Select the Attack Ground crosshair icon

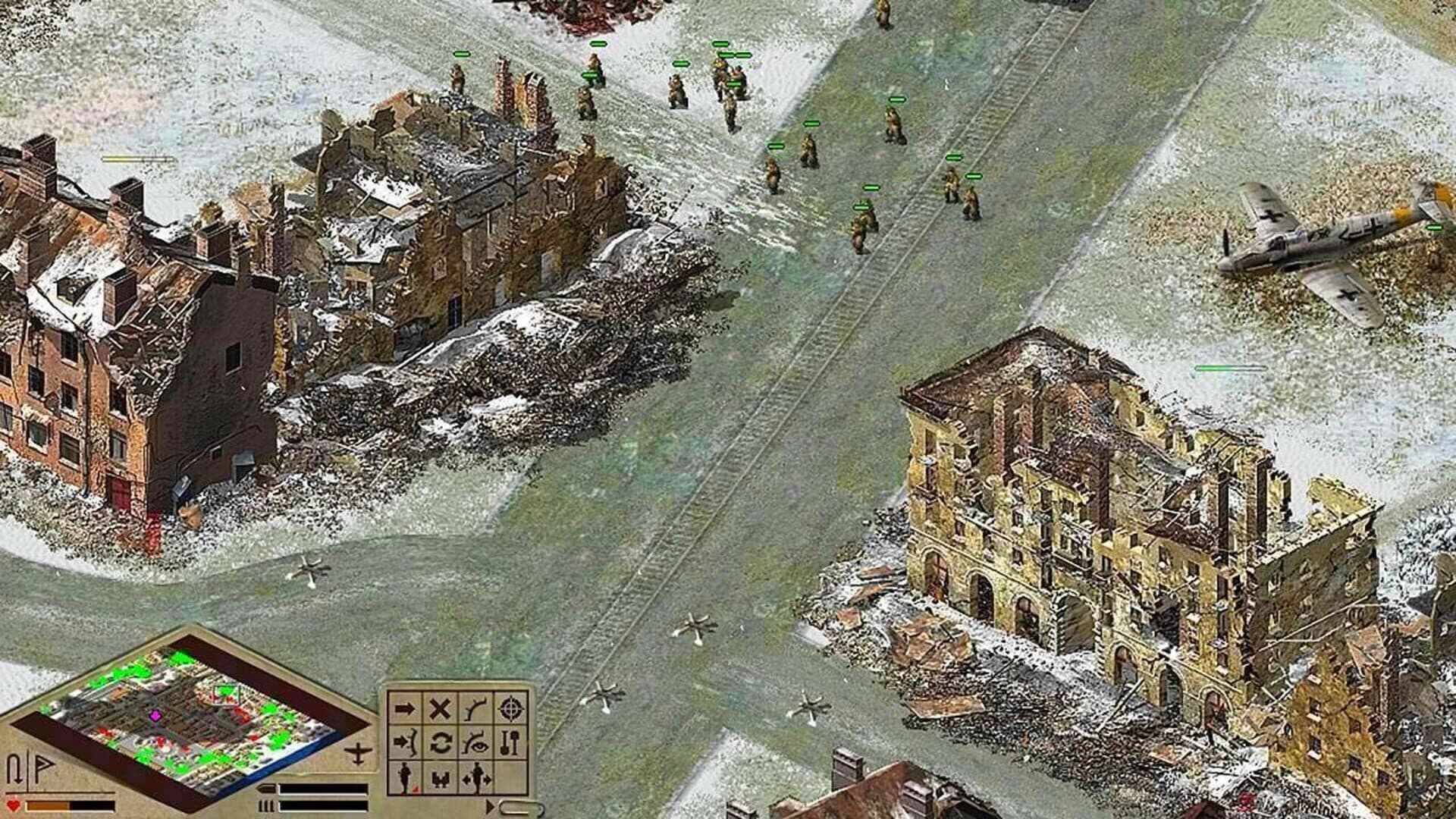[510, 709]
